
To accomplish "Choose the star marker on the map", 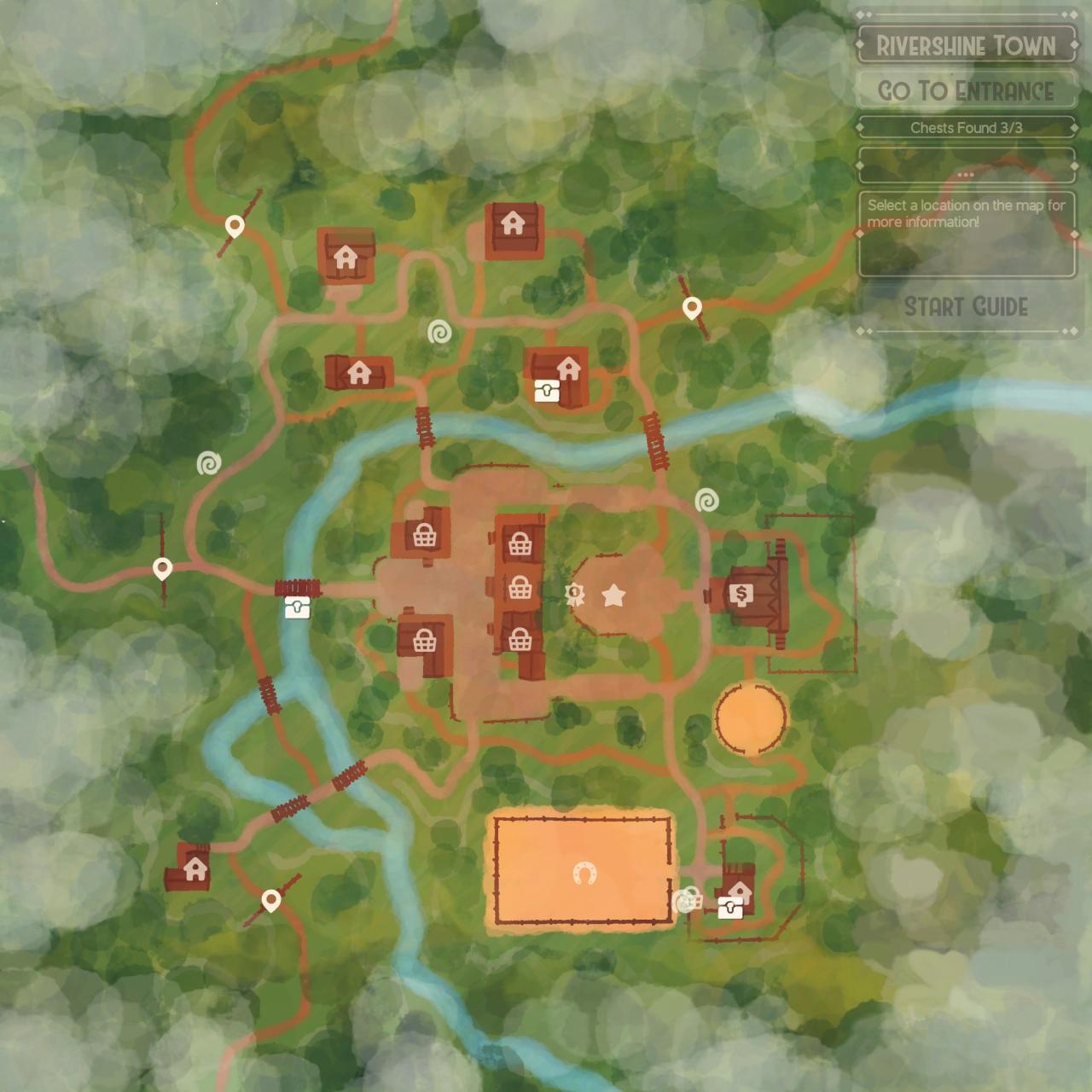I will tap(613, 595).
